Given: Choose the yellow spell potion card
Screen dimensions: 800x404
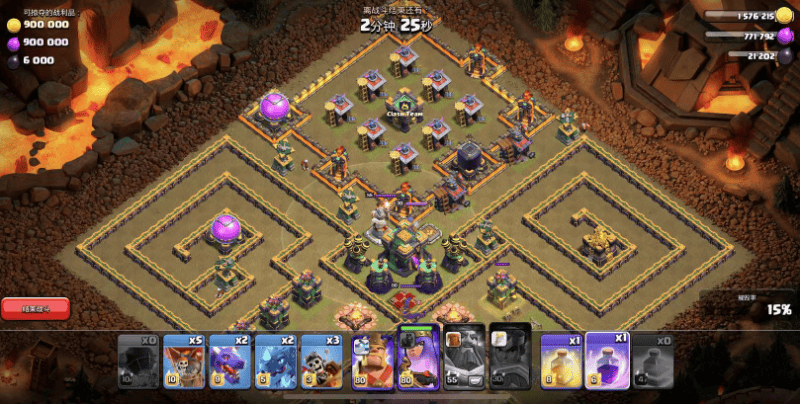Looking at the screenshot, I should 561,360.
